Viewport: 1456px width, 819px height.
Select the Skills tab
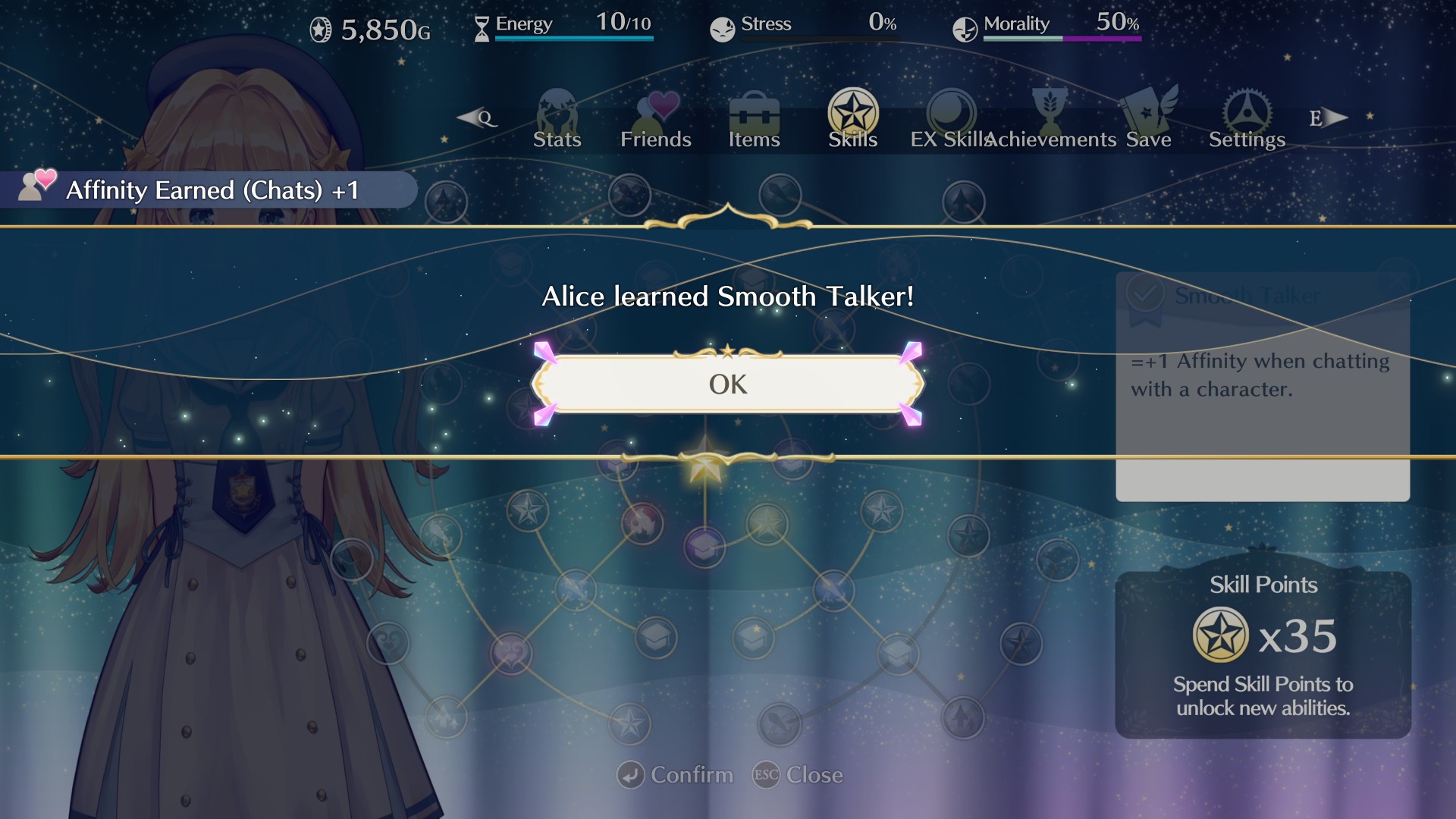(x=852, y=120)
